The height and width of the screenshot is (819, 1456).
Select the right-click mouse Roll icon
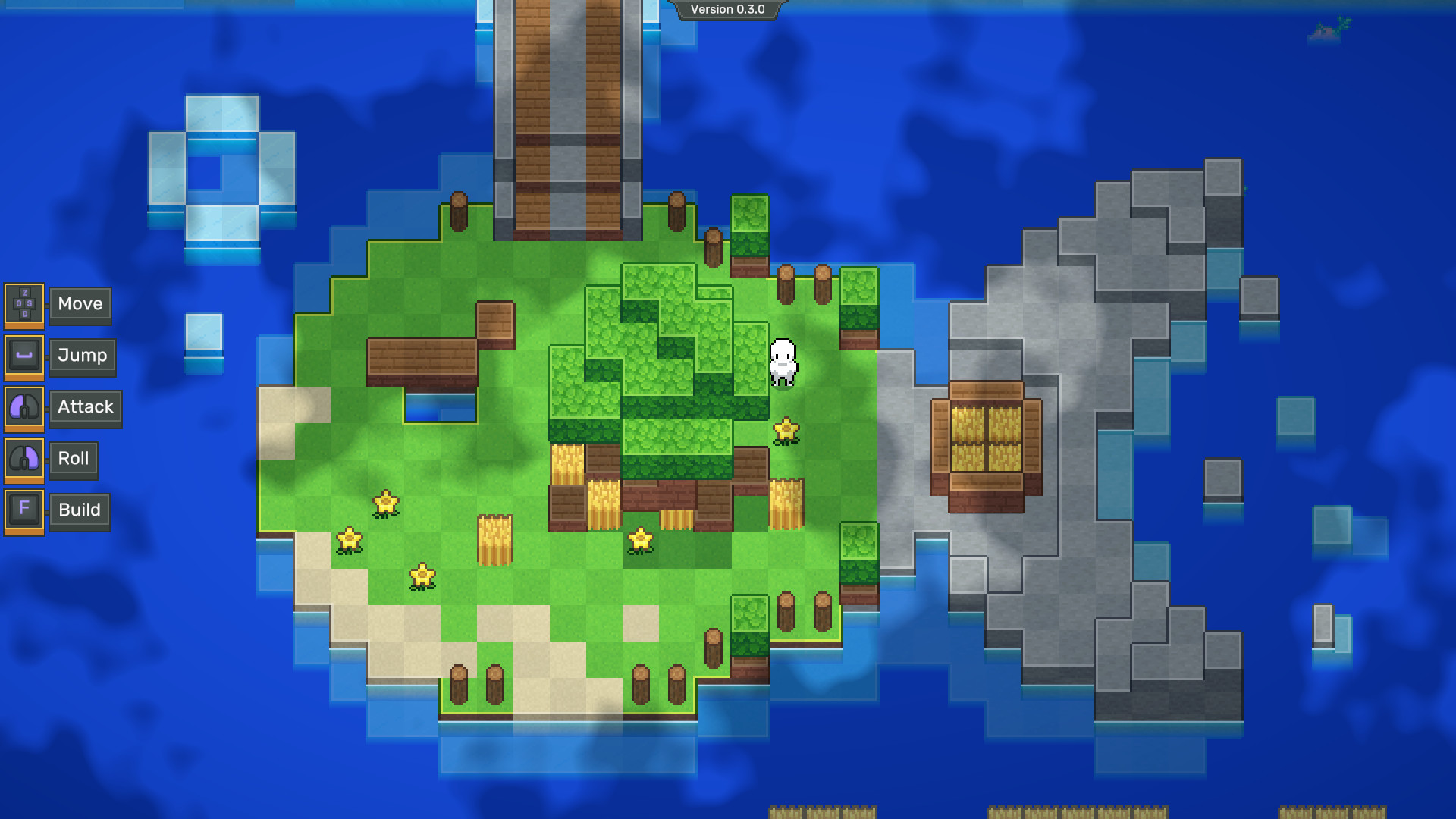[x=24, y=459]
